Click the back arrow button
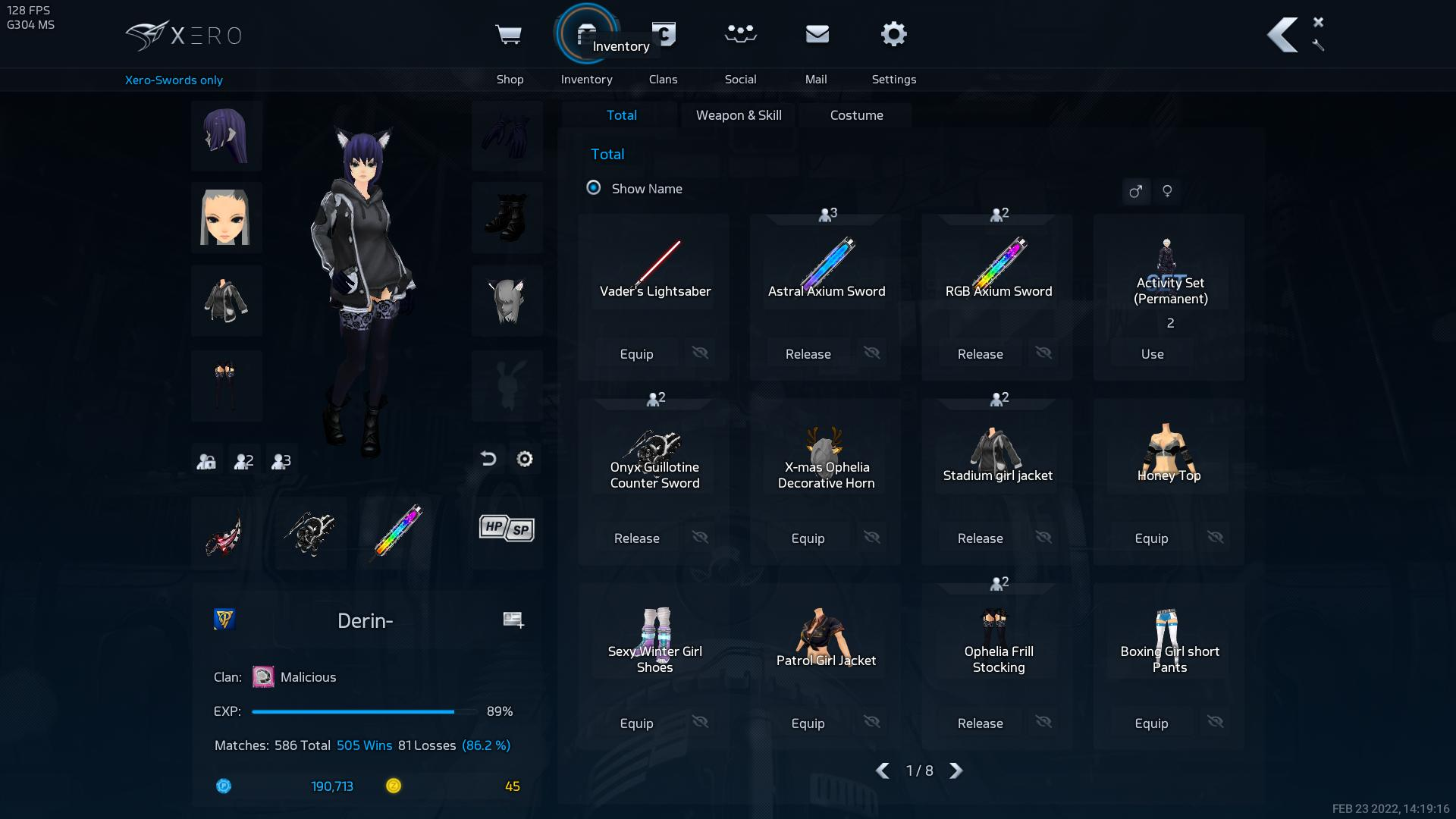1456x819 pixels. pos(1282,35)
